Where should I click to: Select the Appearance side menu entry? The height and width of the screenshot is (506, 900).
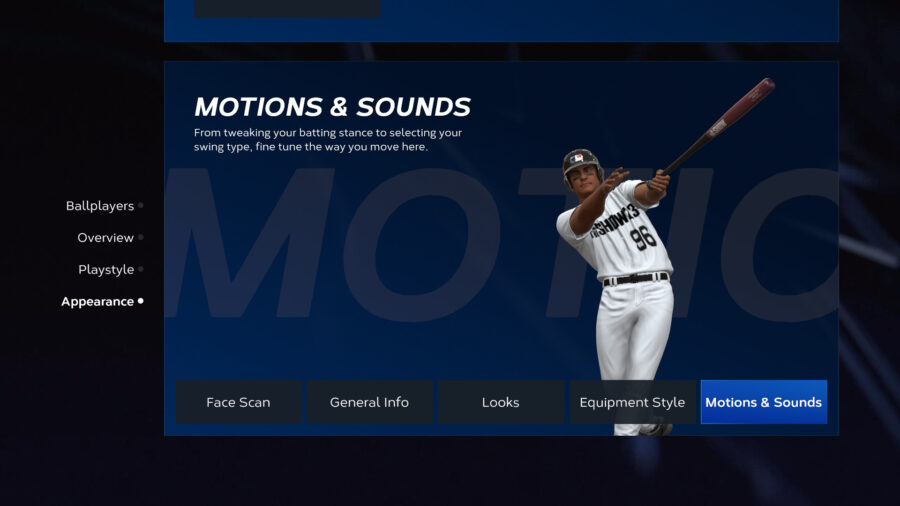[97, 302]
